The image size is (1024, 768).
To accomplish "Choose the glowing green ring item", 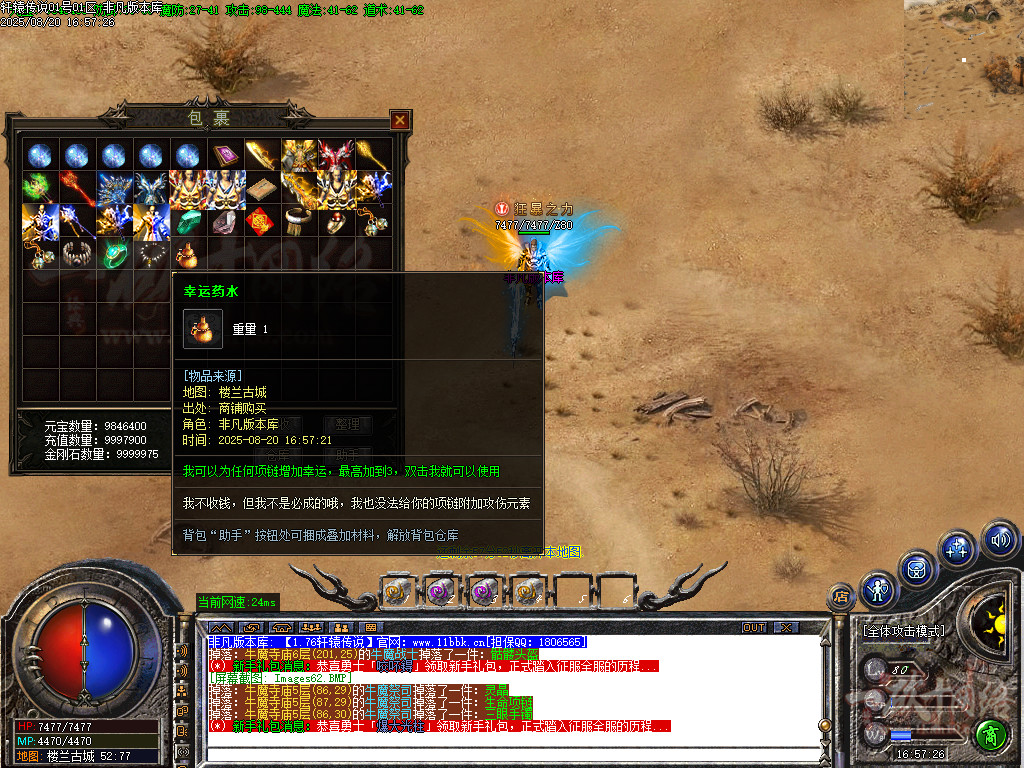I will click(x=113, y=254).
